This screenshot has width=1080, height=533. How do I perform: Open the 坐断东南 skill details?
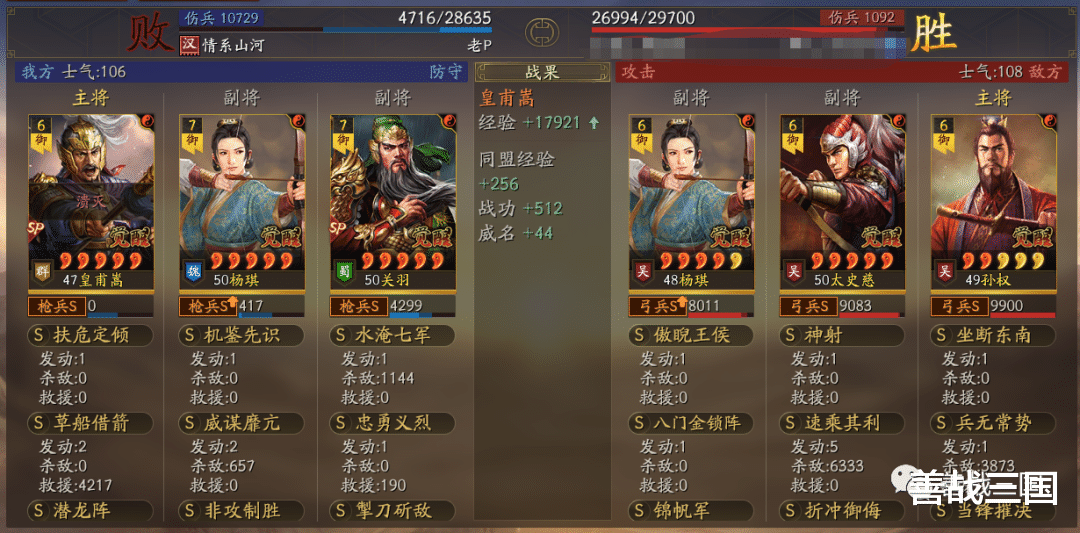click(993, 335)
